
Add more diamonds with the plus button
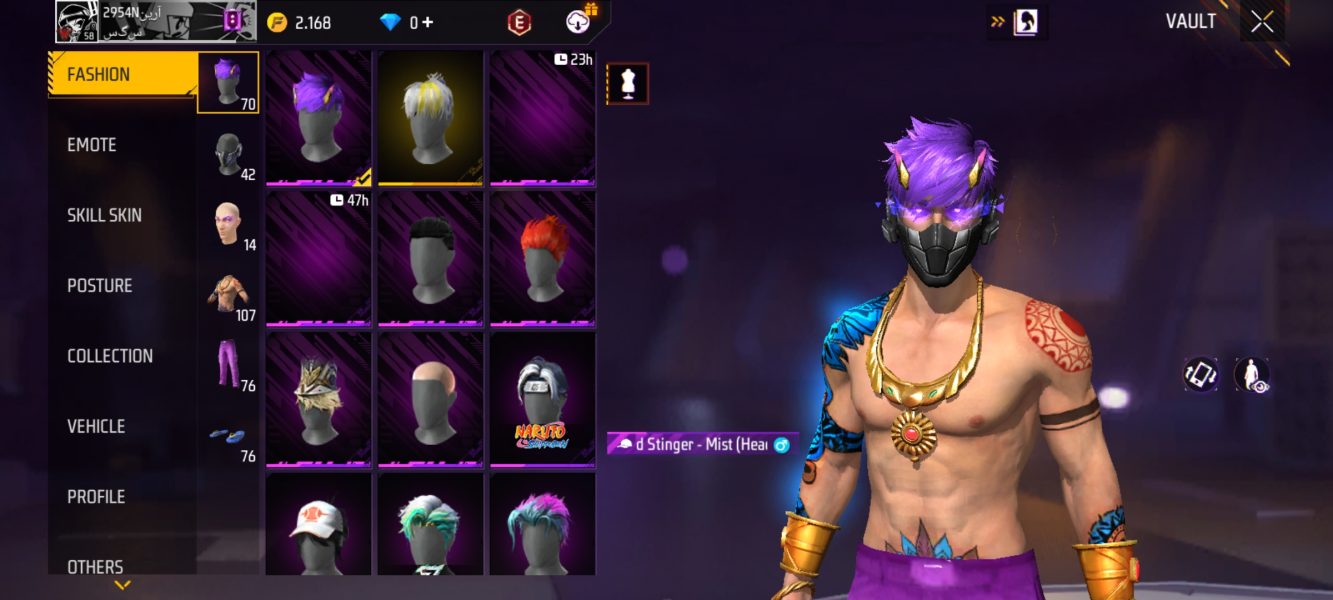pos(428,22)
